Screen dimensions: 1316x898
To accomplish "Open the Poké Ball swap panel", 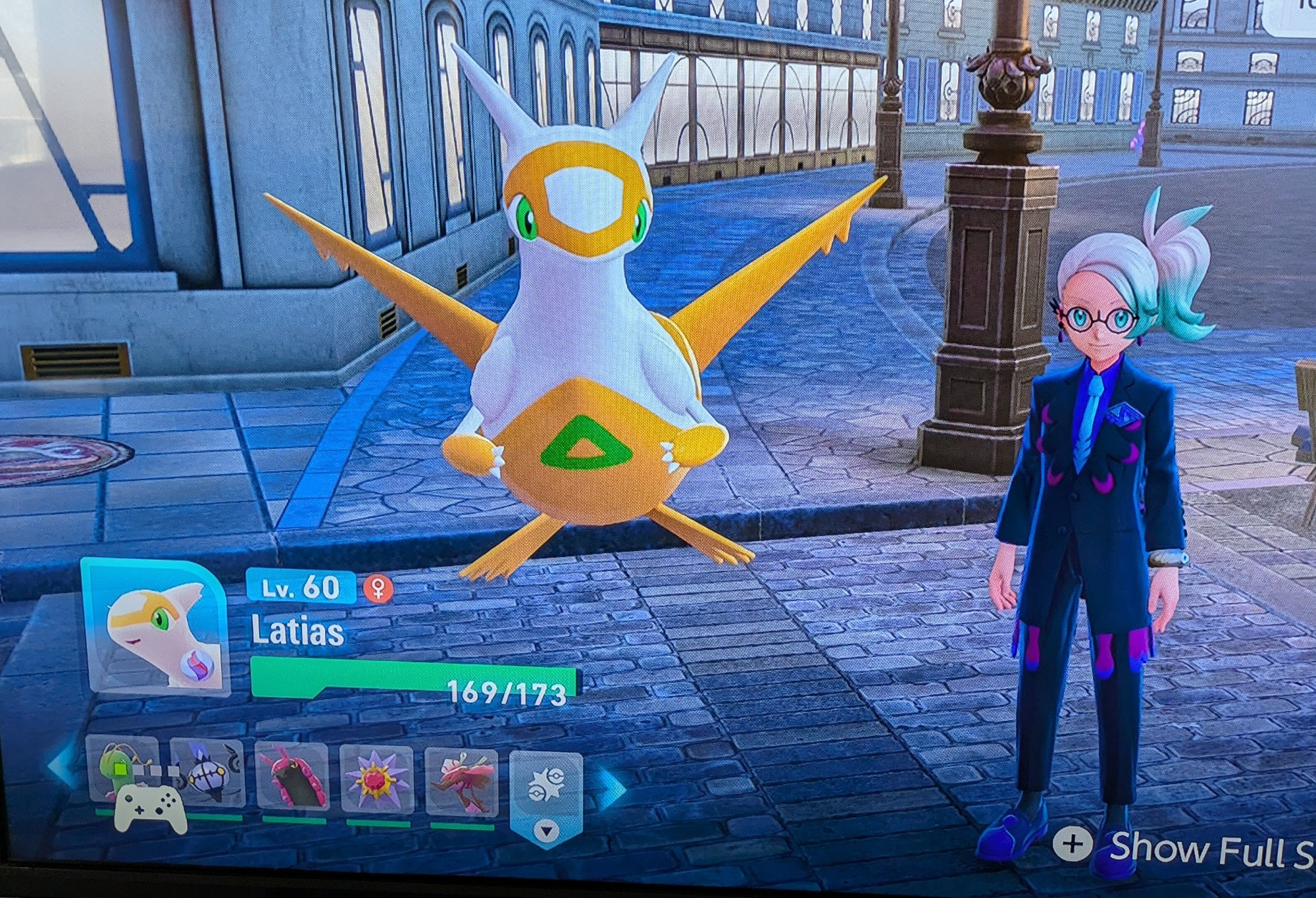I will pos(545,790).
